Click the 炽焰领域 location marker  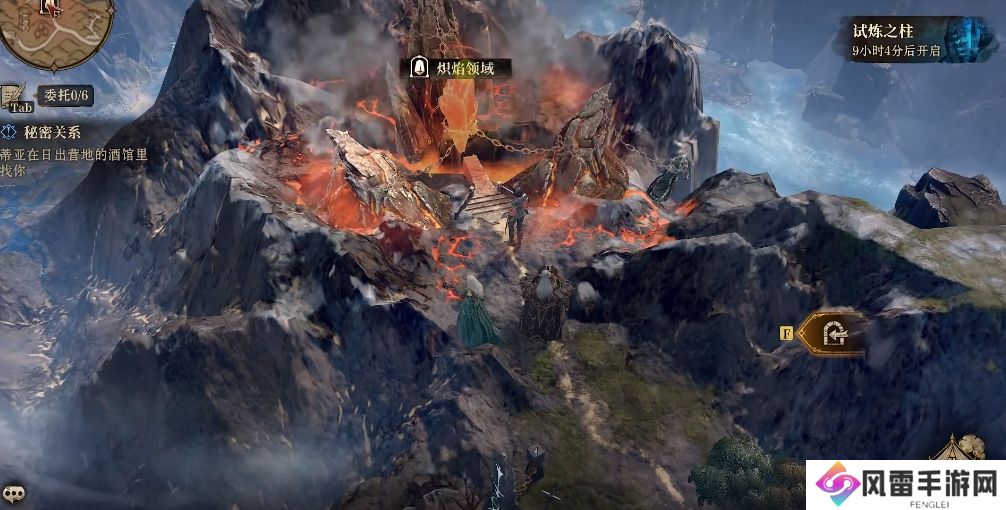[459, 68]
